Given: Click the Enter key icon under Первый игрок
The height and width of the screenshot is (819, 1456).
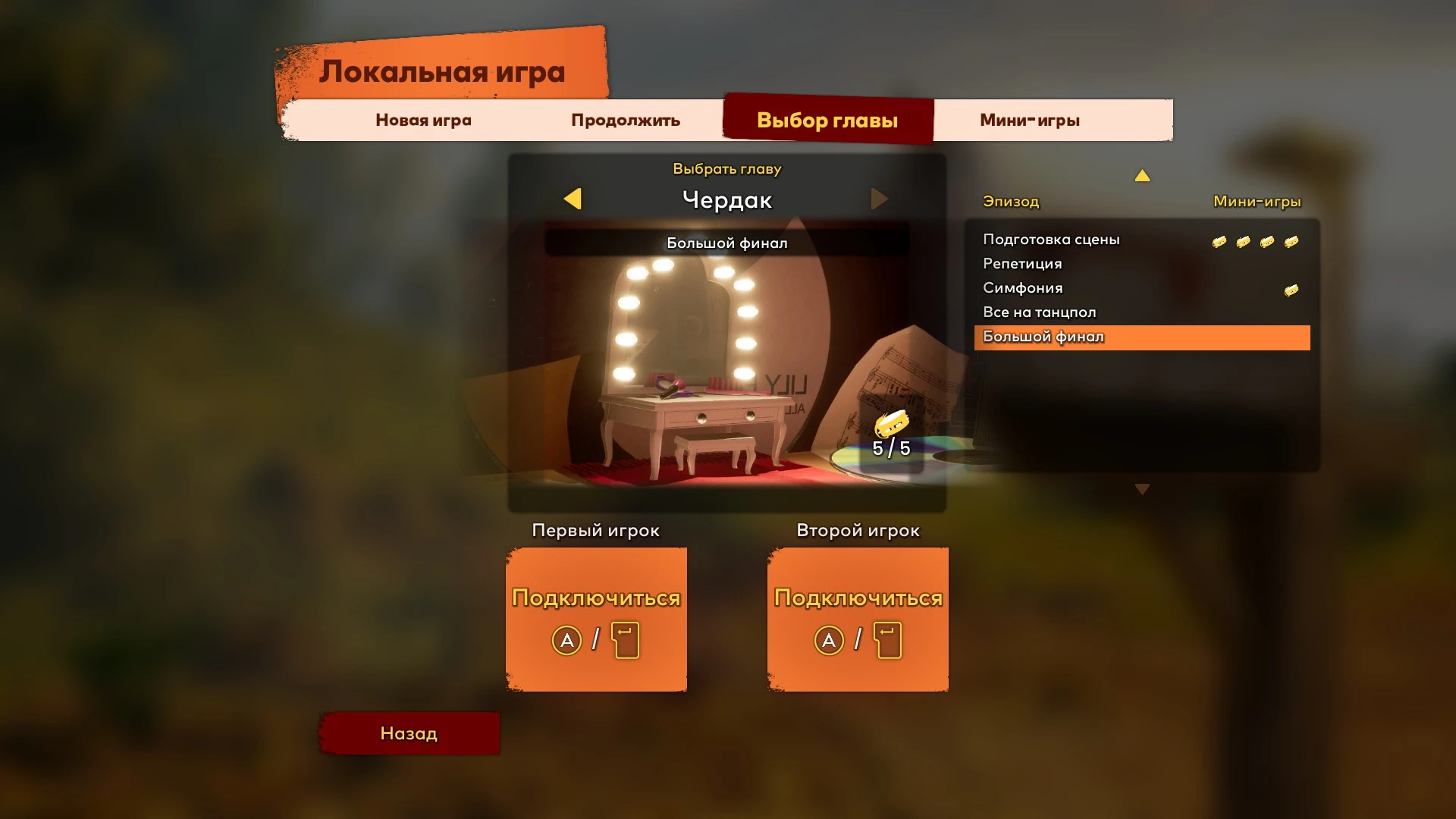Looking at the screenshot, I should (627, 640).
